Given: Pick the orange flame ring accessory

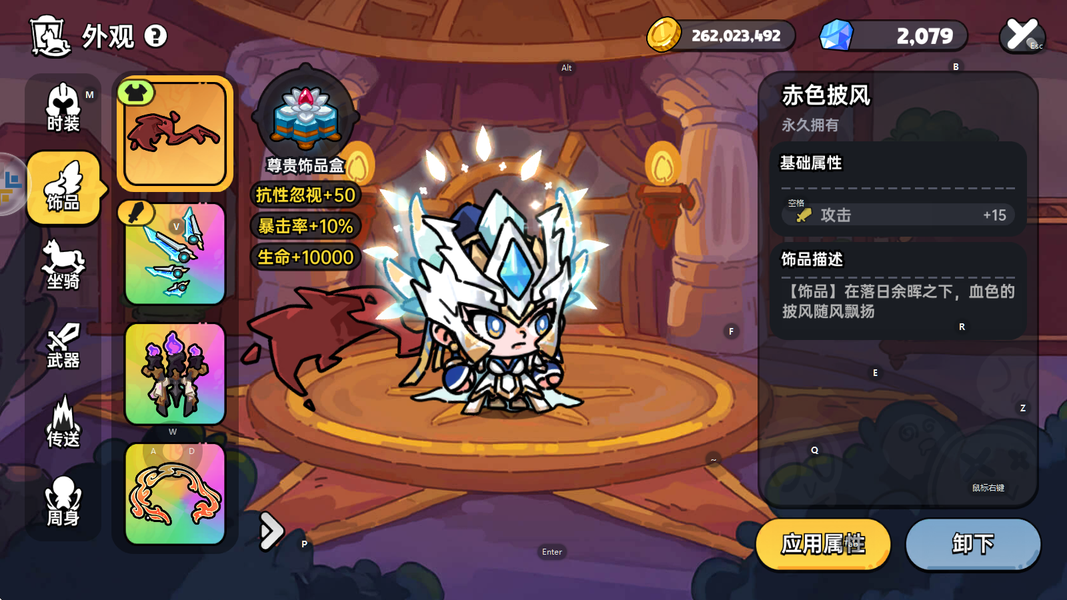Looking at the screenshot, I should (x=175, y=494).
